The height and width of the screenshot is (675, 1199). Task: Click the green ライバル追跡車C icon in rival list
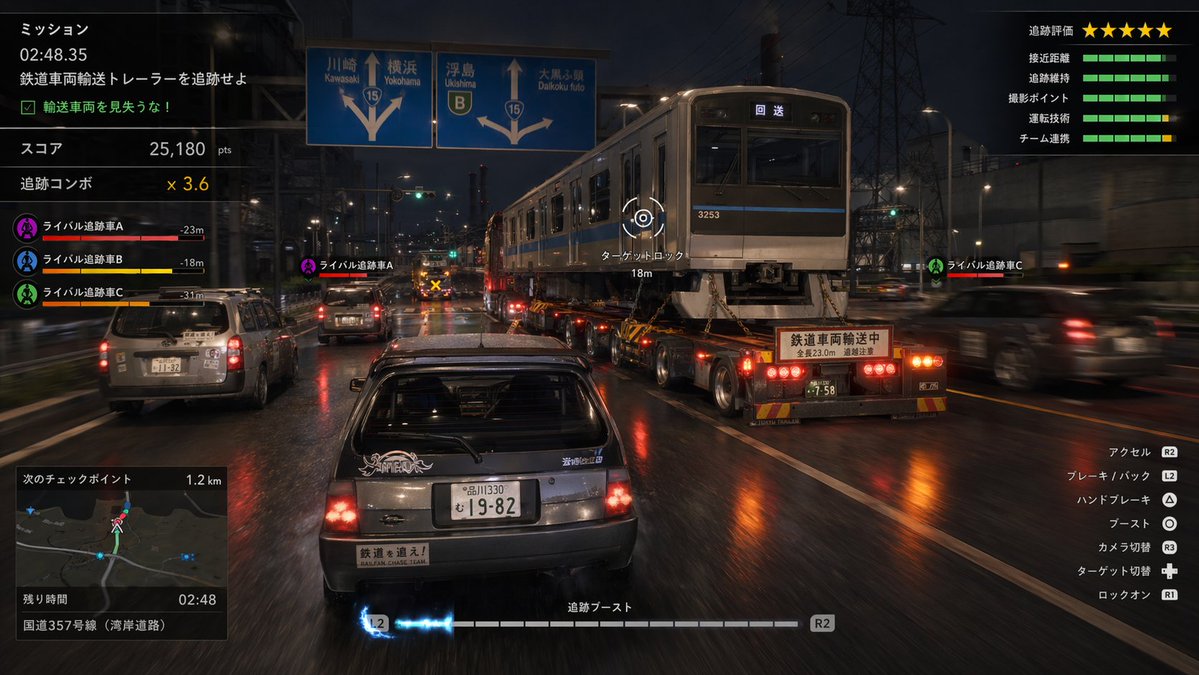26,293
